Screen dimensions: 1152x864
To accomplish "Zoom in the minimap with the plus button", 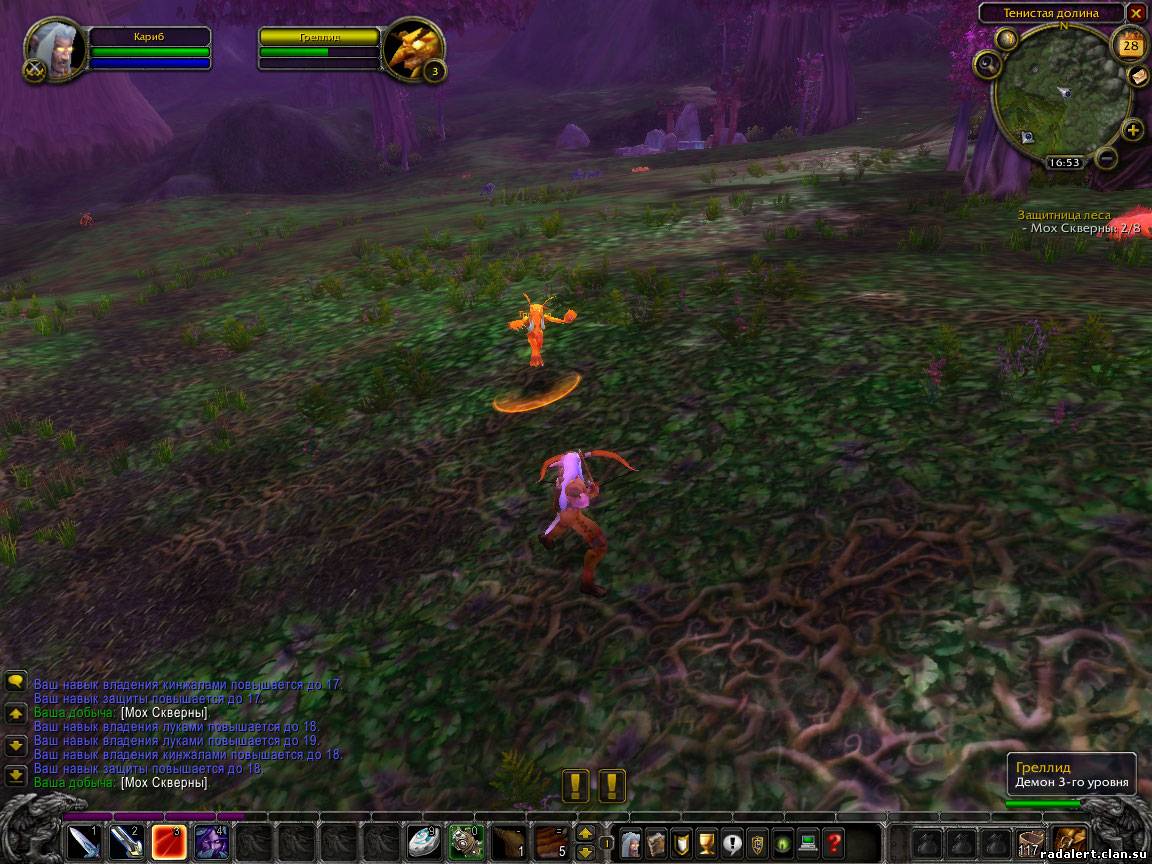I will coord(1133,130).
